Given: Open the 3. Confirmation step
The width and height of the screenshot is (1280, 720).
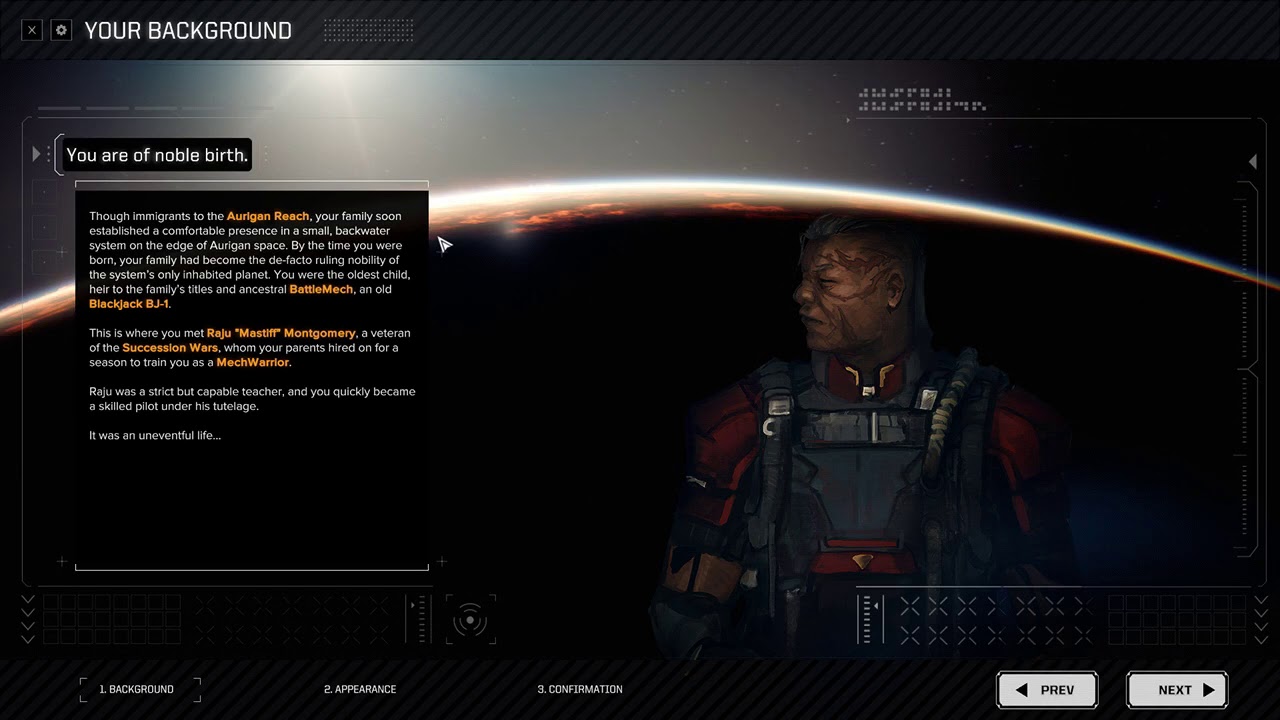Looking at the screenshot, I should click(580, 689).
